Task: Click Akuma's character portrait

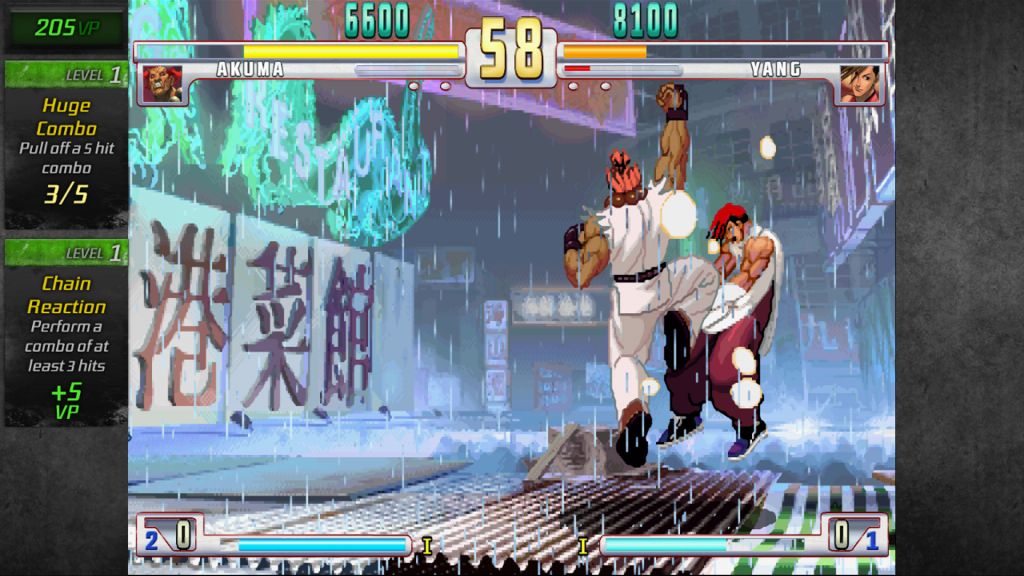Action: tap(160, 84)
